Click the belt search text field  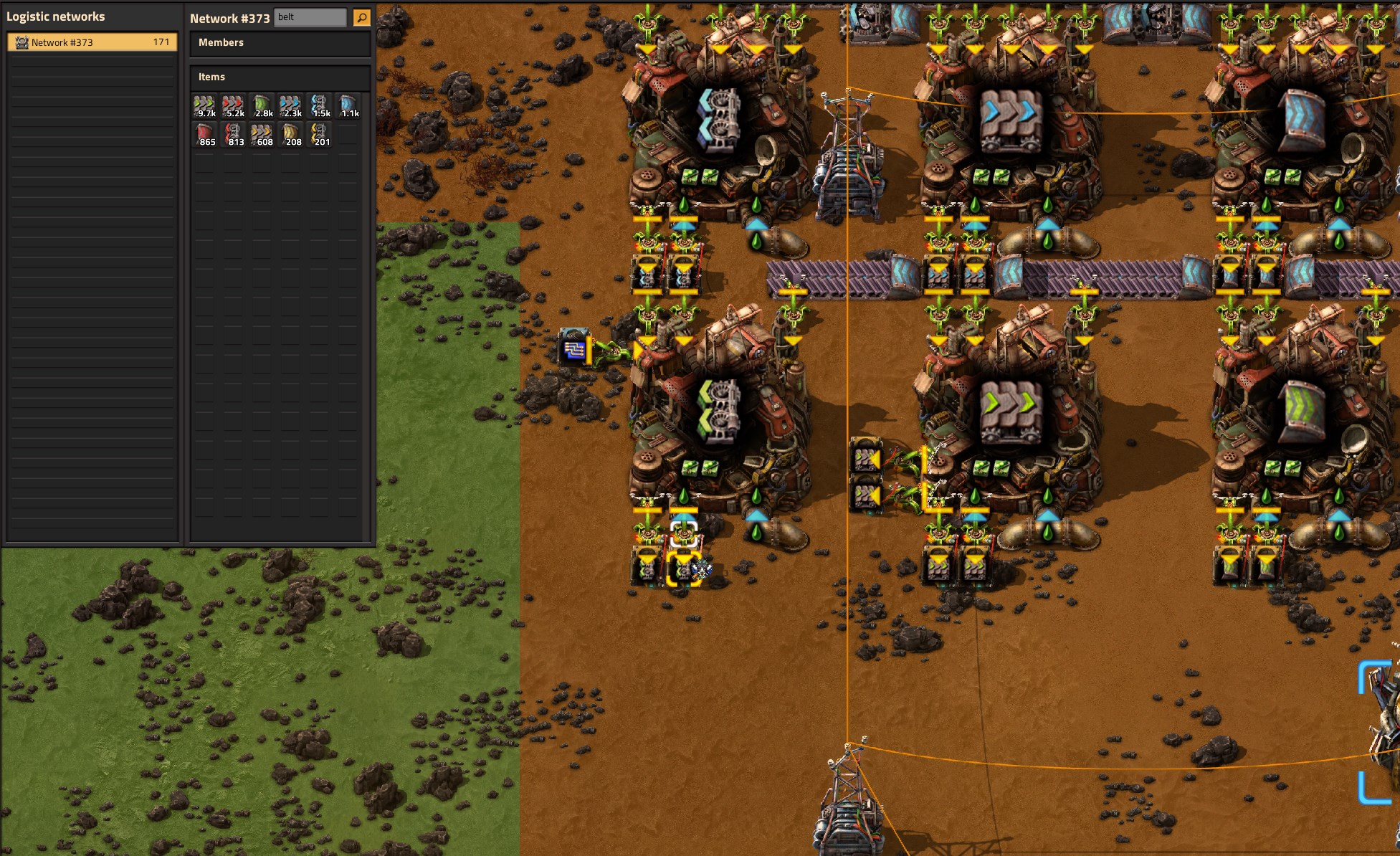click(x=310, y=17)
